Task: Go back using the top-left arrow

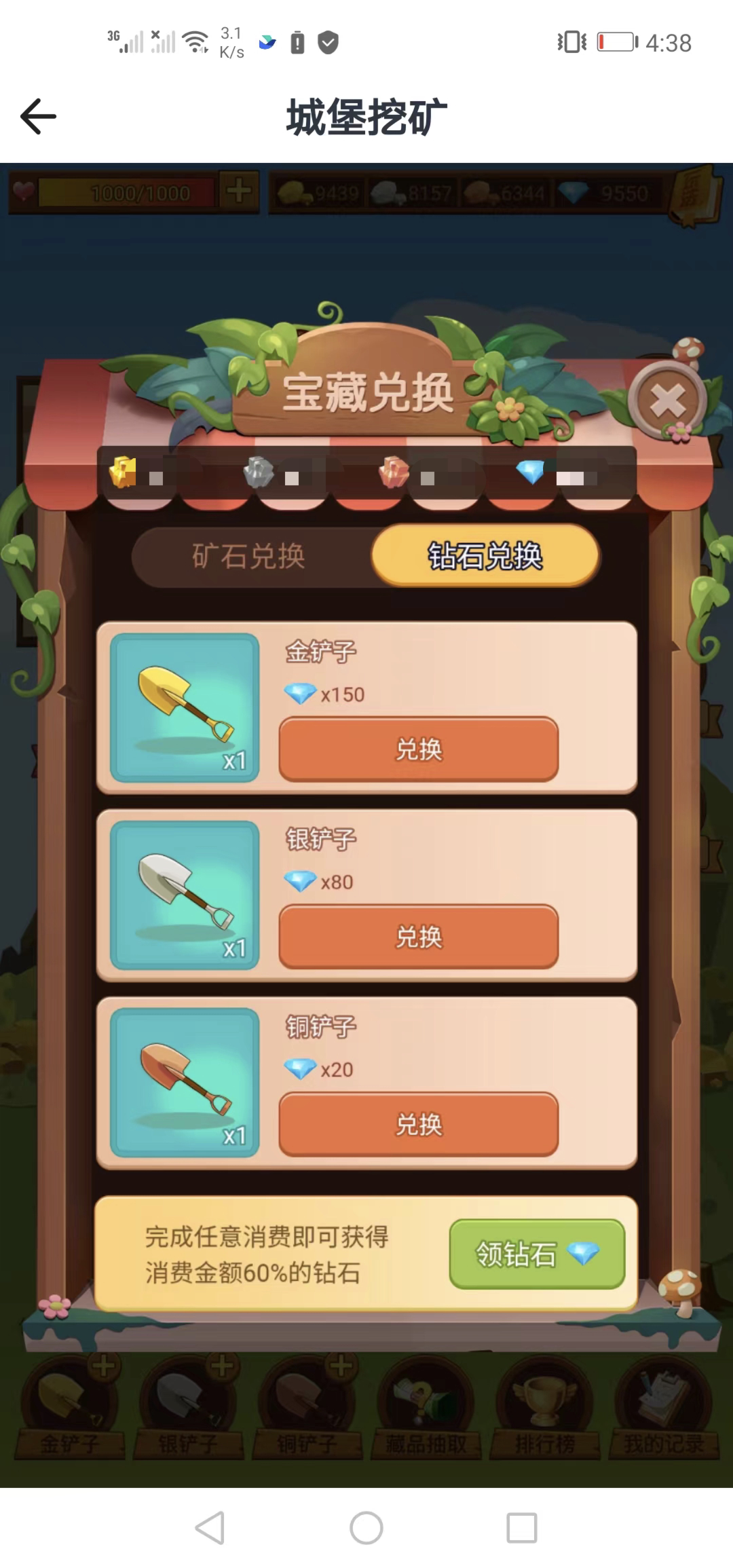Action: tap(38, 117)
